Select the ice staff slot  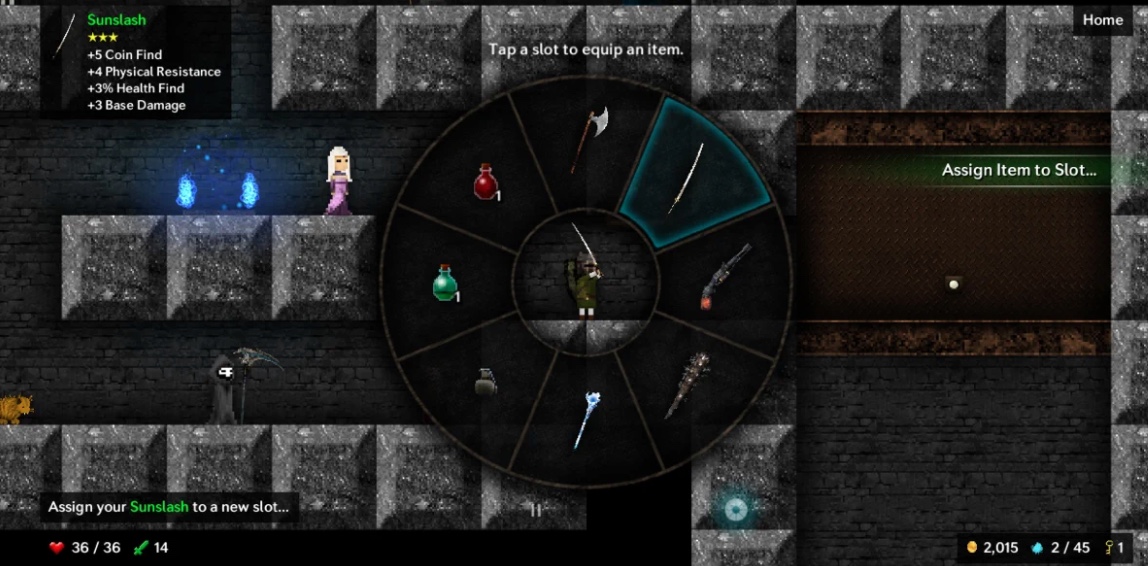[586, 418]
